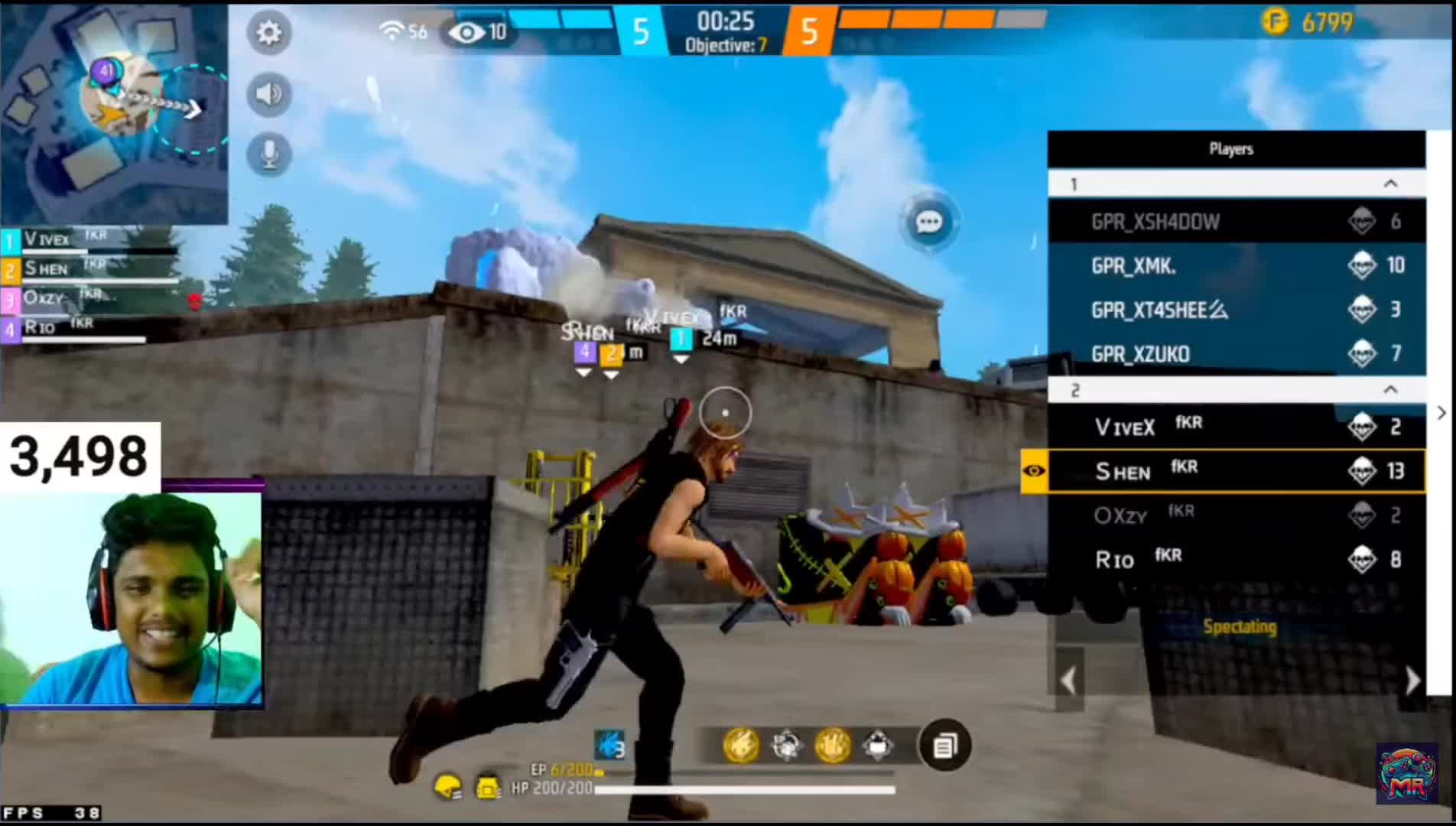Collapse team 1 player group
This screenshot has height=826, width=1456.
click(x=1390, y=184)
